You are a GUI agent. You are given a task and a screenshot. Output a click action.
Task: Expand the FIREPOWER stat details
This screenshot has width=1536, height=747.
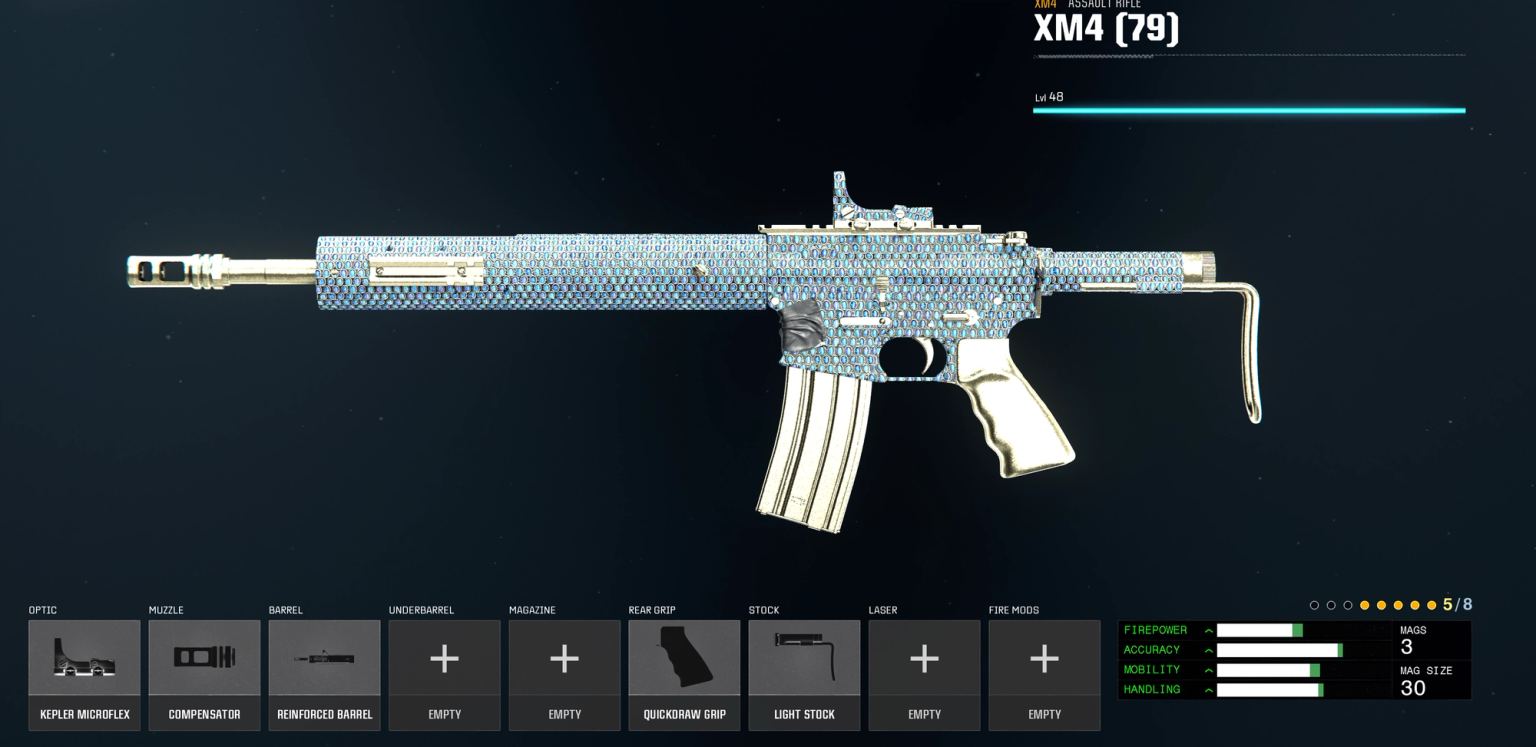[1208, 630]
